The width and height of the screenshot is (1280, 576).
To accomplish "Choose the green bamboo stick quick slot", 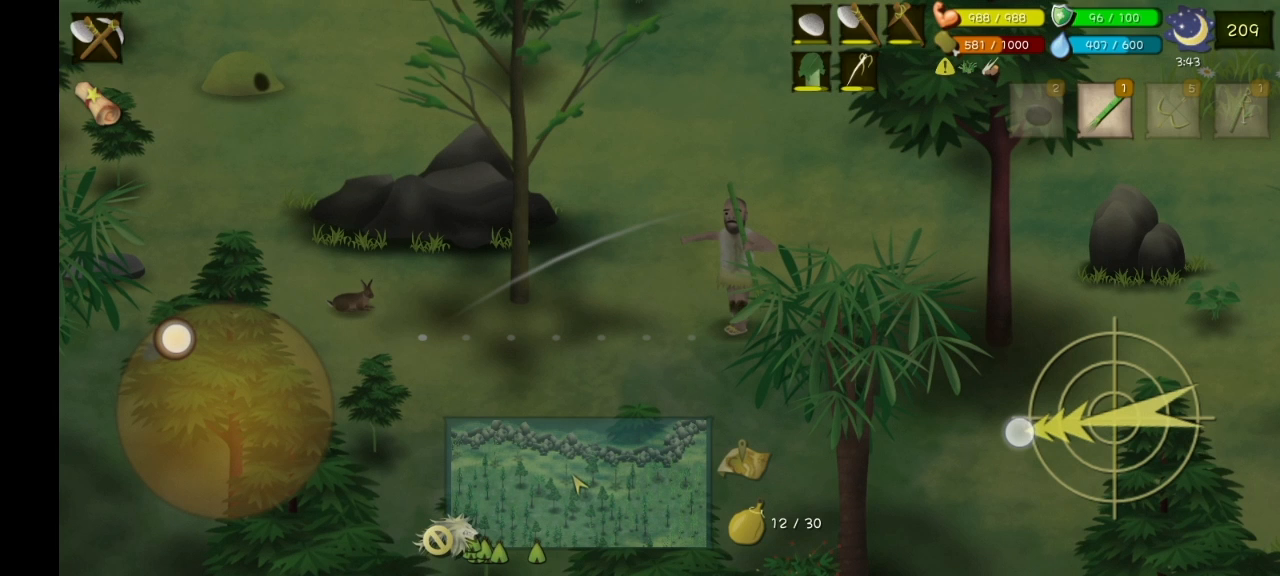I will coord(1104,110).
